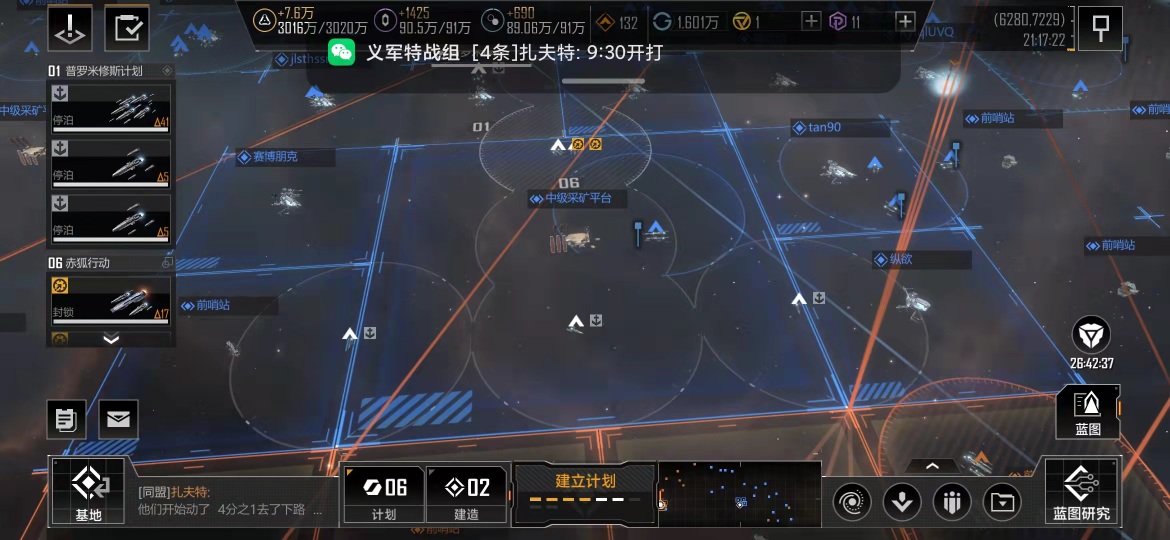Image resolution: width=1170 pixels, height=540 pixels.
Task: Open the 基地 base button
Action: click(x=88, y=491)
